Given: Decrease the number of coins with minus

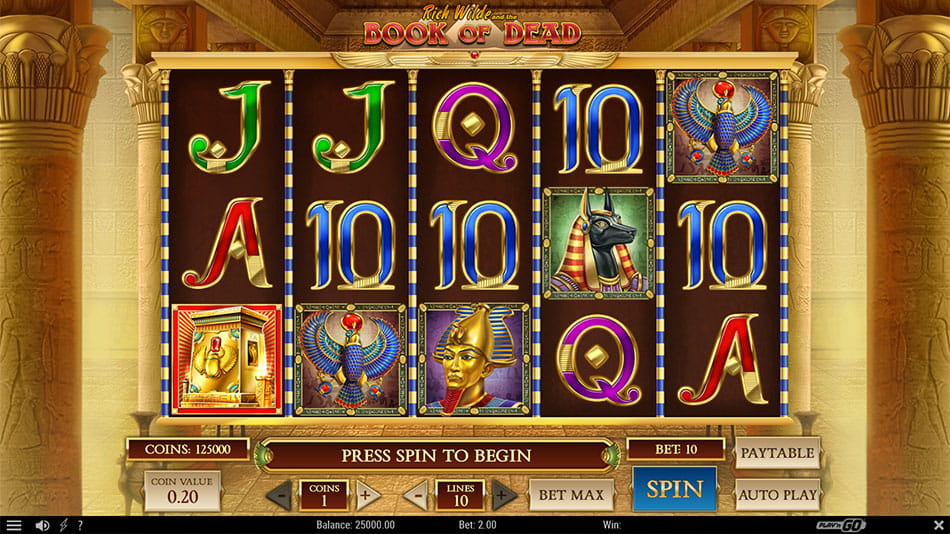Looking at the screenshot, I should pyautogui.click(x=282, y=494).
